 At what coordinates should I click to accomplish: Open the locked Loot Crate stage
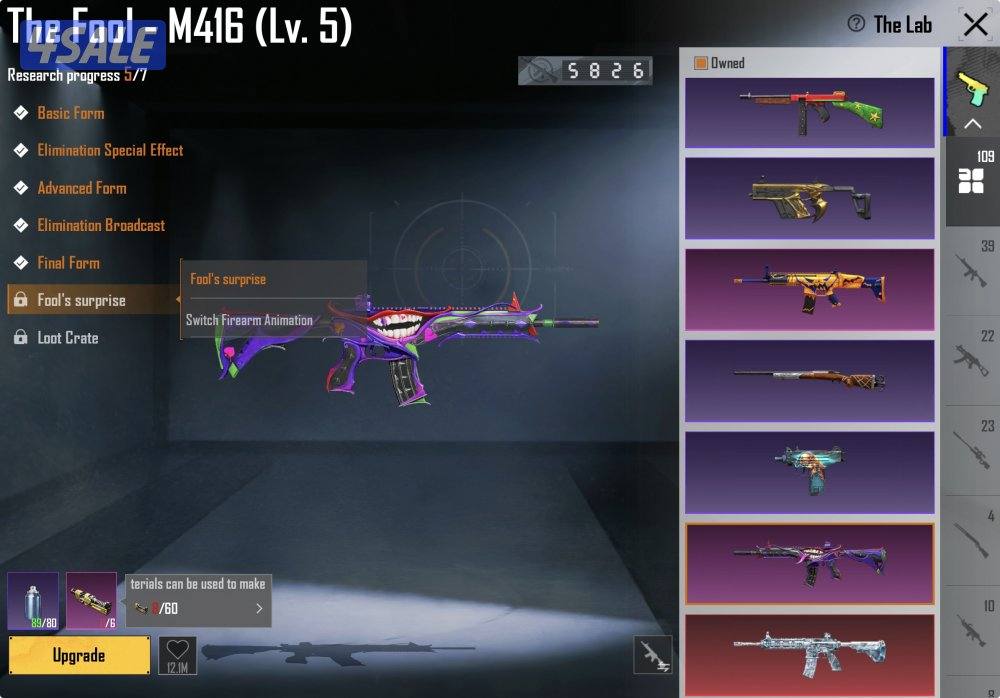pyautogui.click(x=67, y=338)
